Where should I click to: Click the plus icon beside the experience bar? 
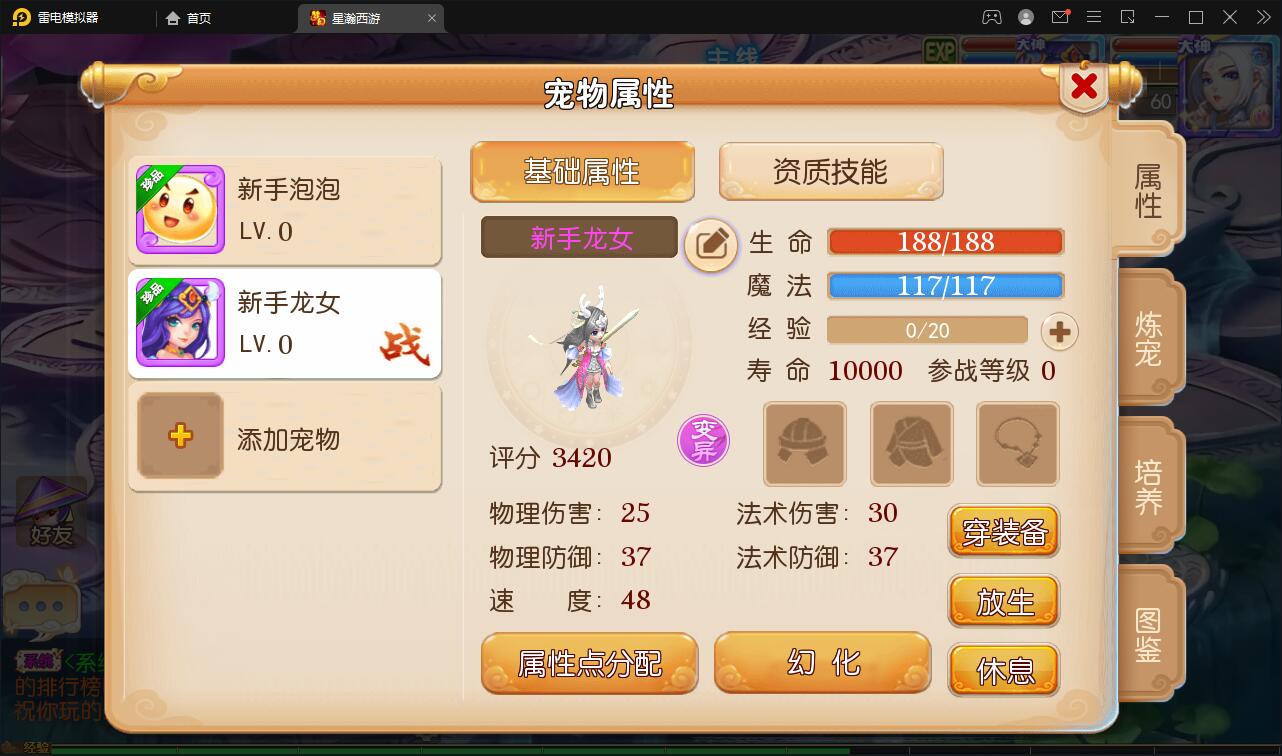pos(1059,331)
